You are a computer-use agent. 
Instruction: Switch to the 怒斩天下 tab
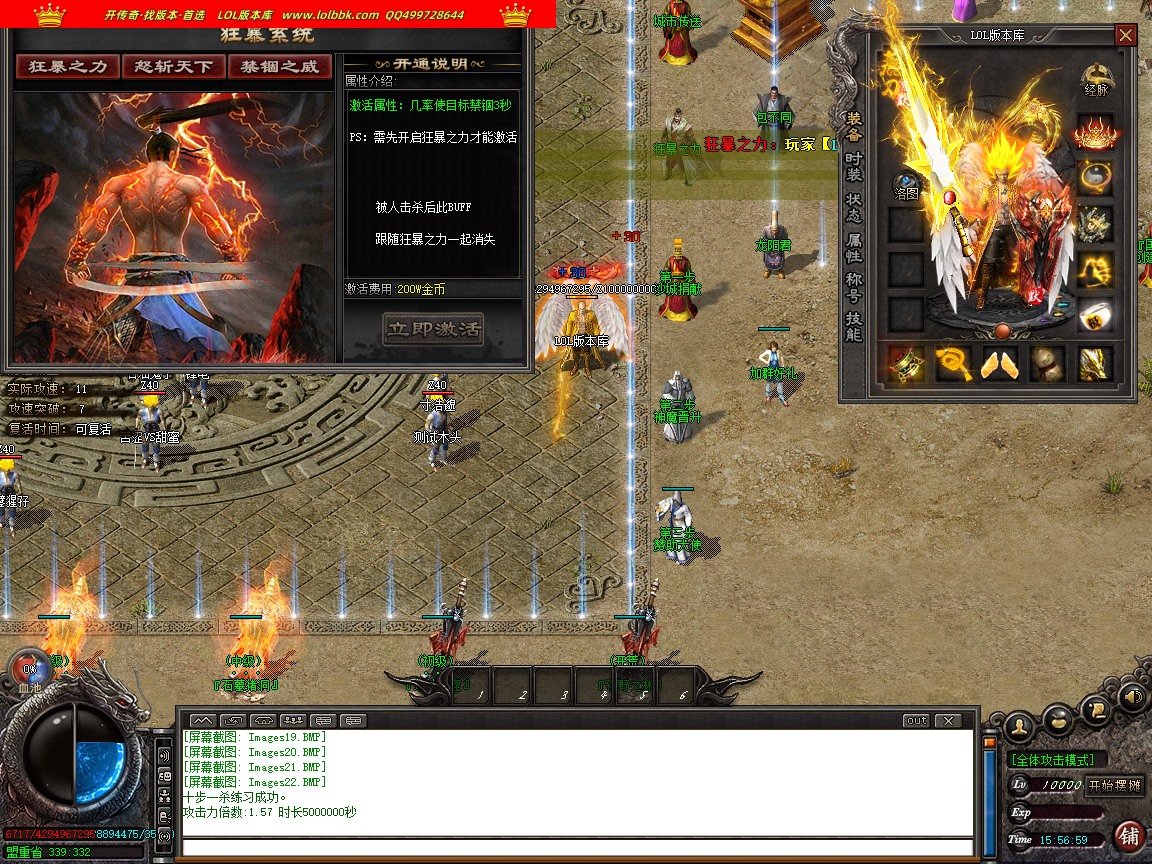[x=173, y=67]
